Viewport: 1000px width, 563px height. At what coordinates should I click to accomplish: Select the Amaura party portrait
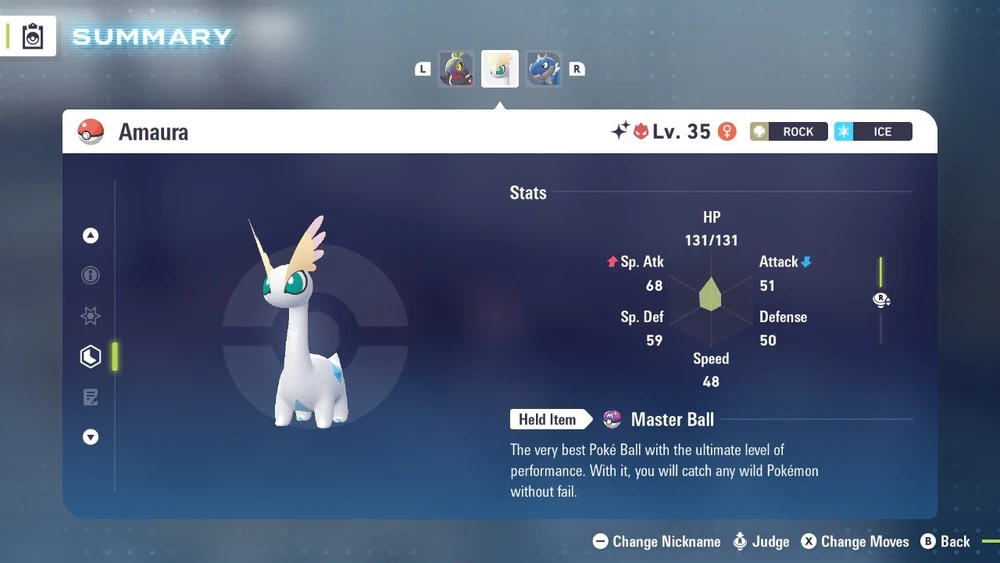[500, 69]
